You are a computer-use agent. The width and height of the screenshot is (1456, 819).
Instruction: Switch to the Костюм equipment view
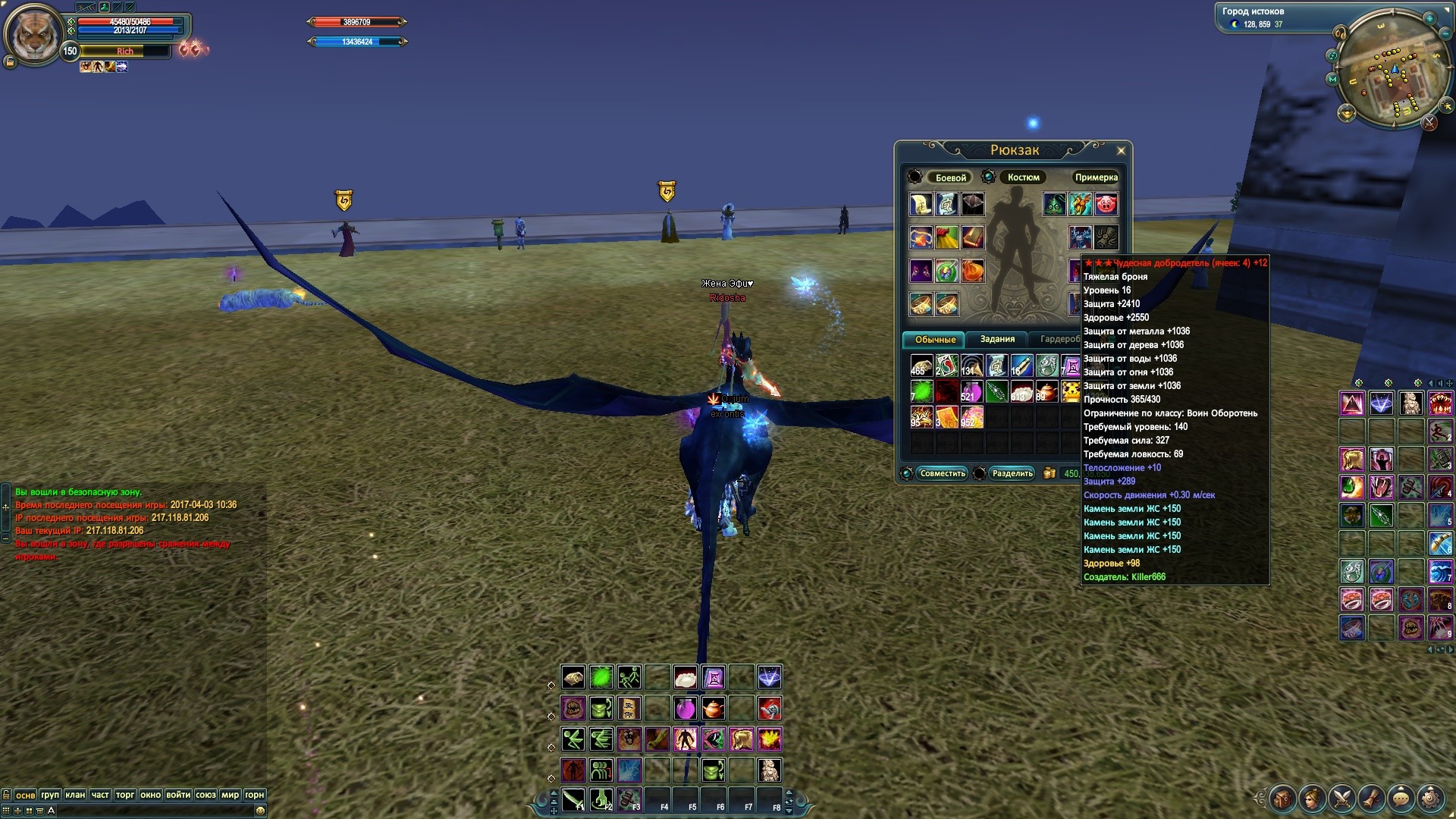point(1023,177)
